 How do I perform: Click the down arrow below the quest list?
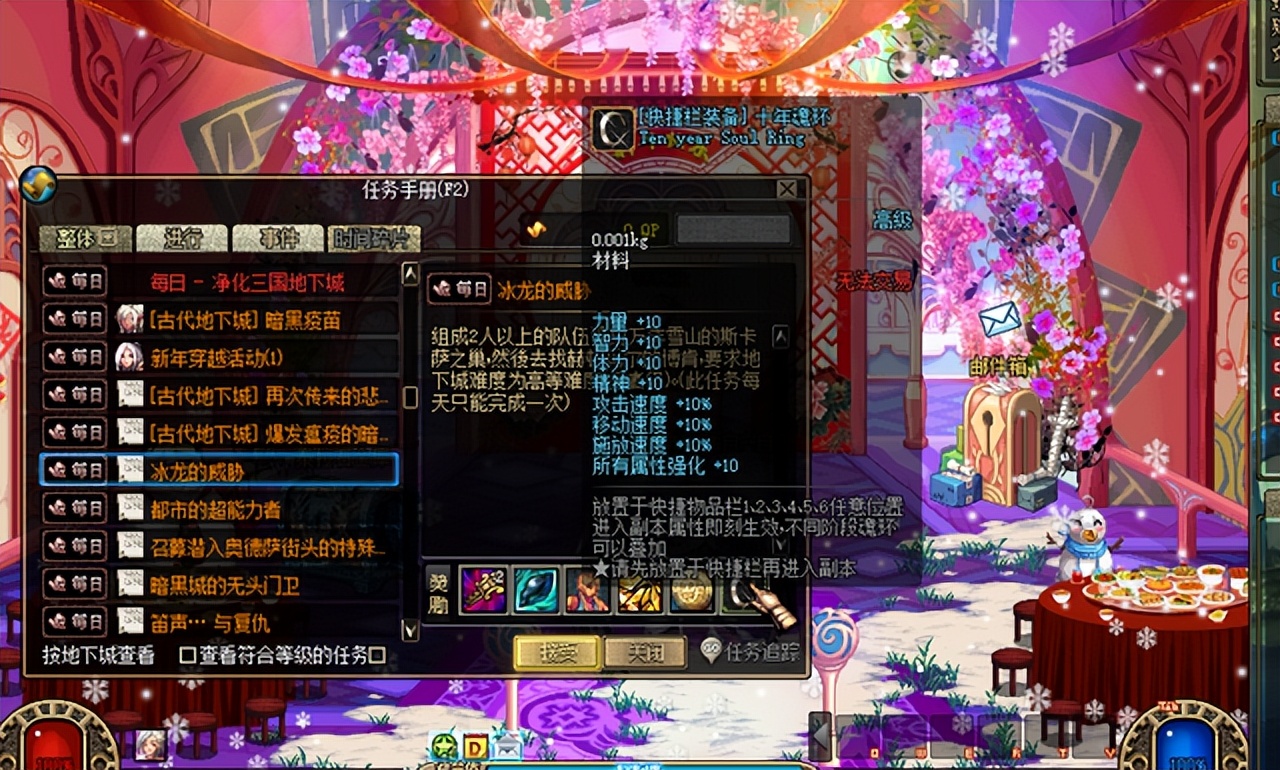coord(410,630)
